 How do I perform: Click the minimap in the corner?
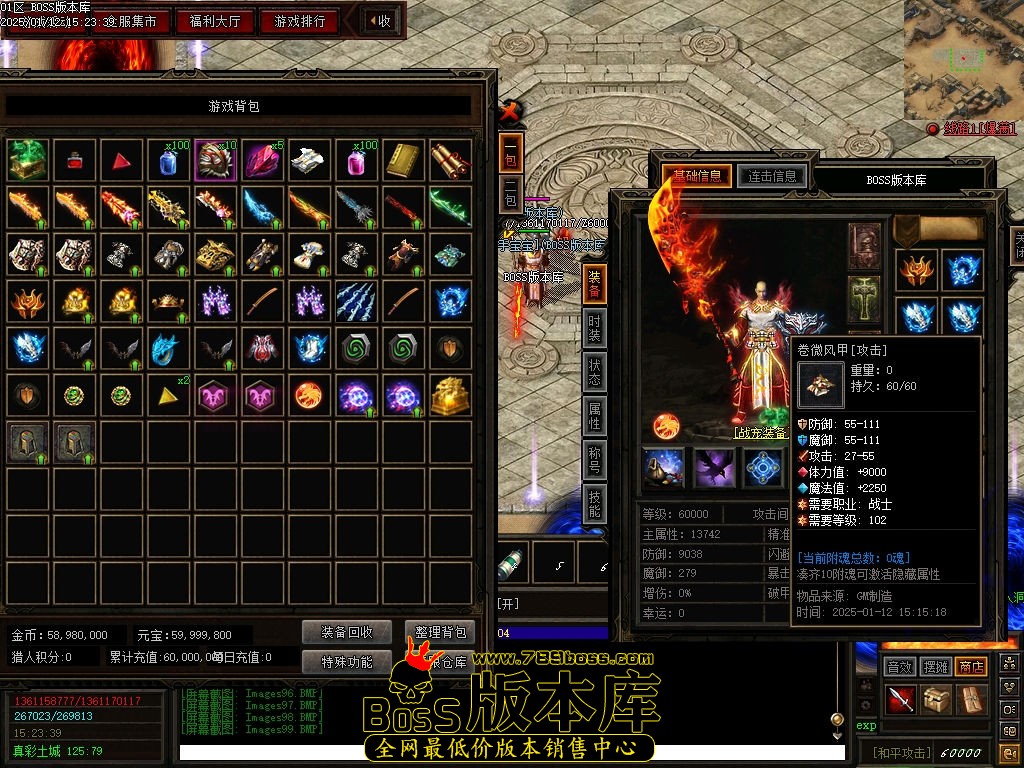click(963, 58)
